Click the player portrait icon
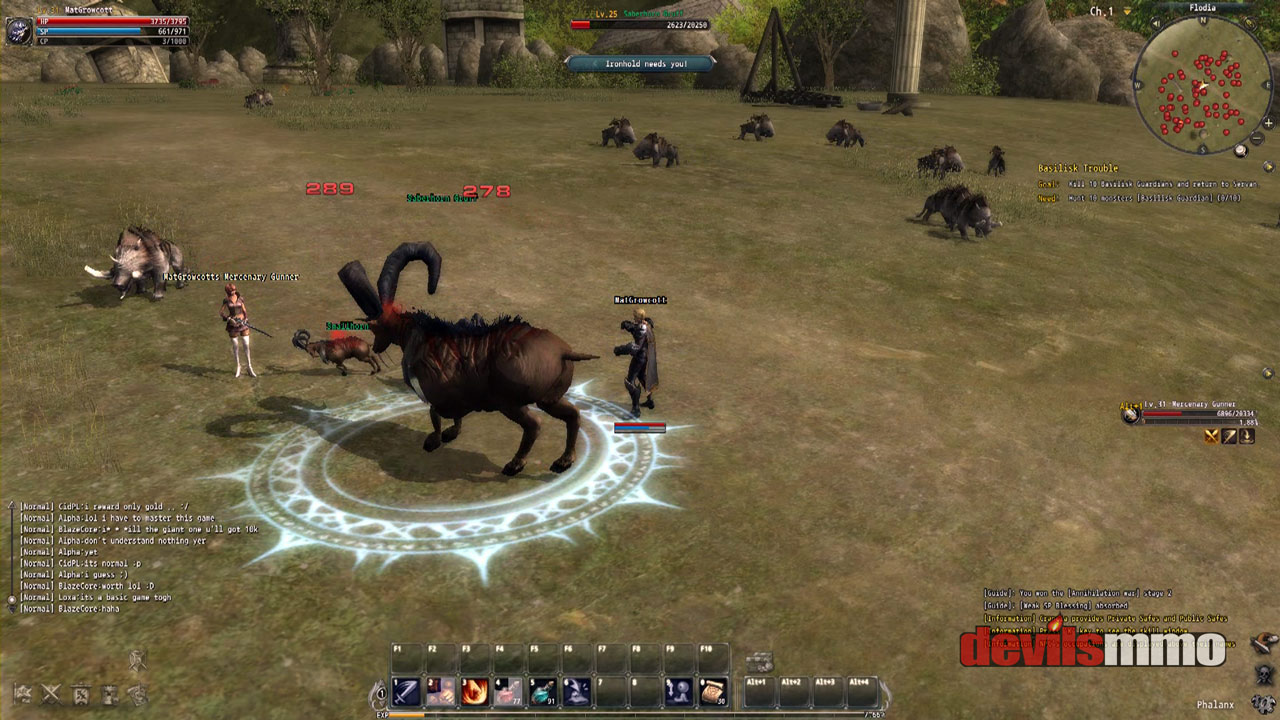 pos(18,30)
